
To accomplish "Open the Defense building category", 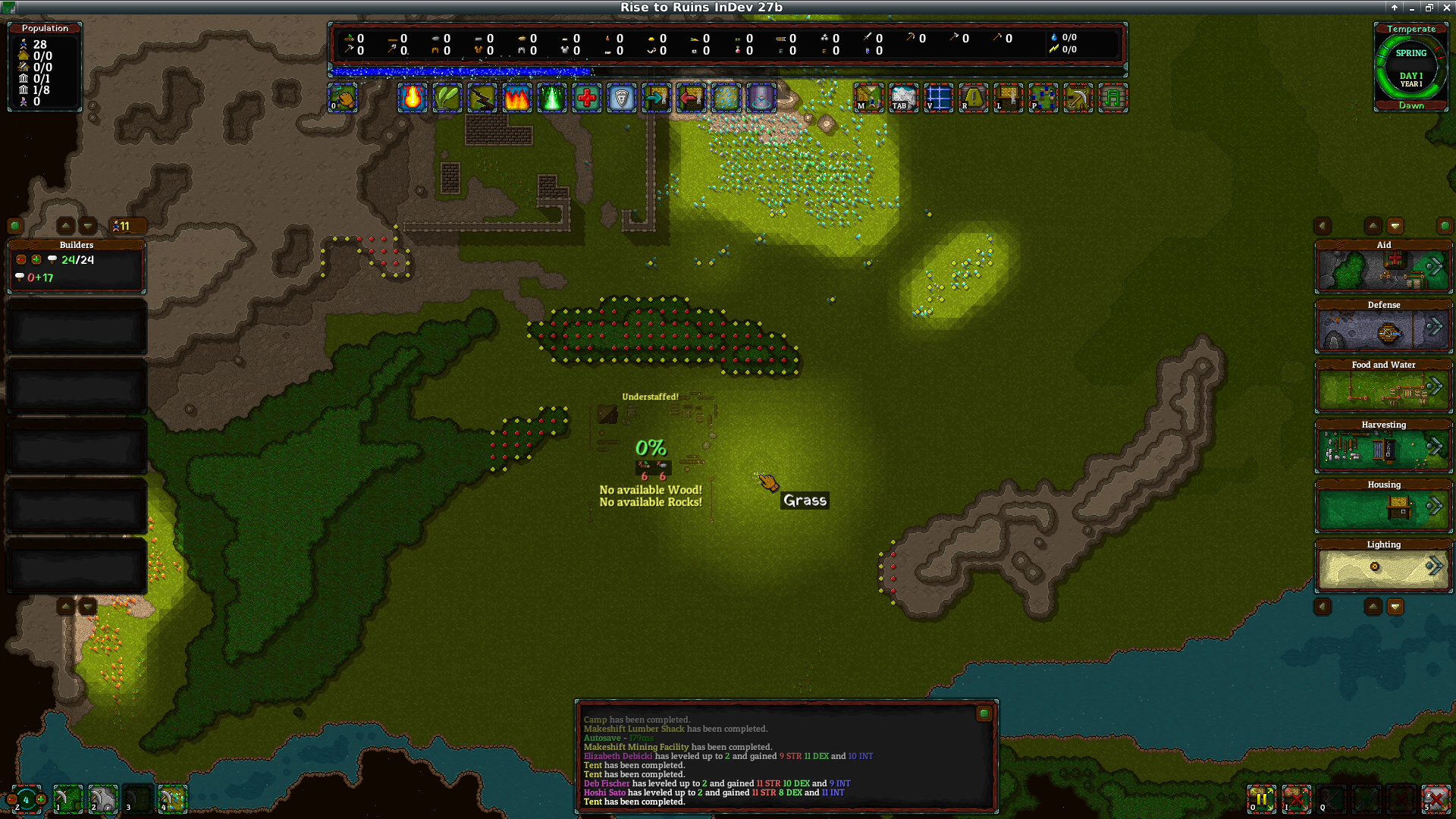I will 1383,328.
